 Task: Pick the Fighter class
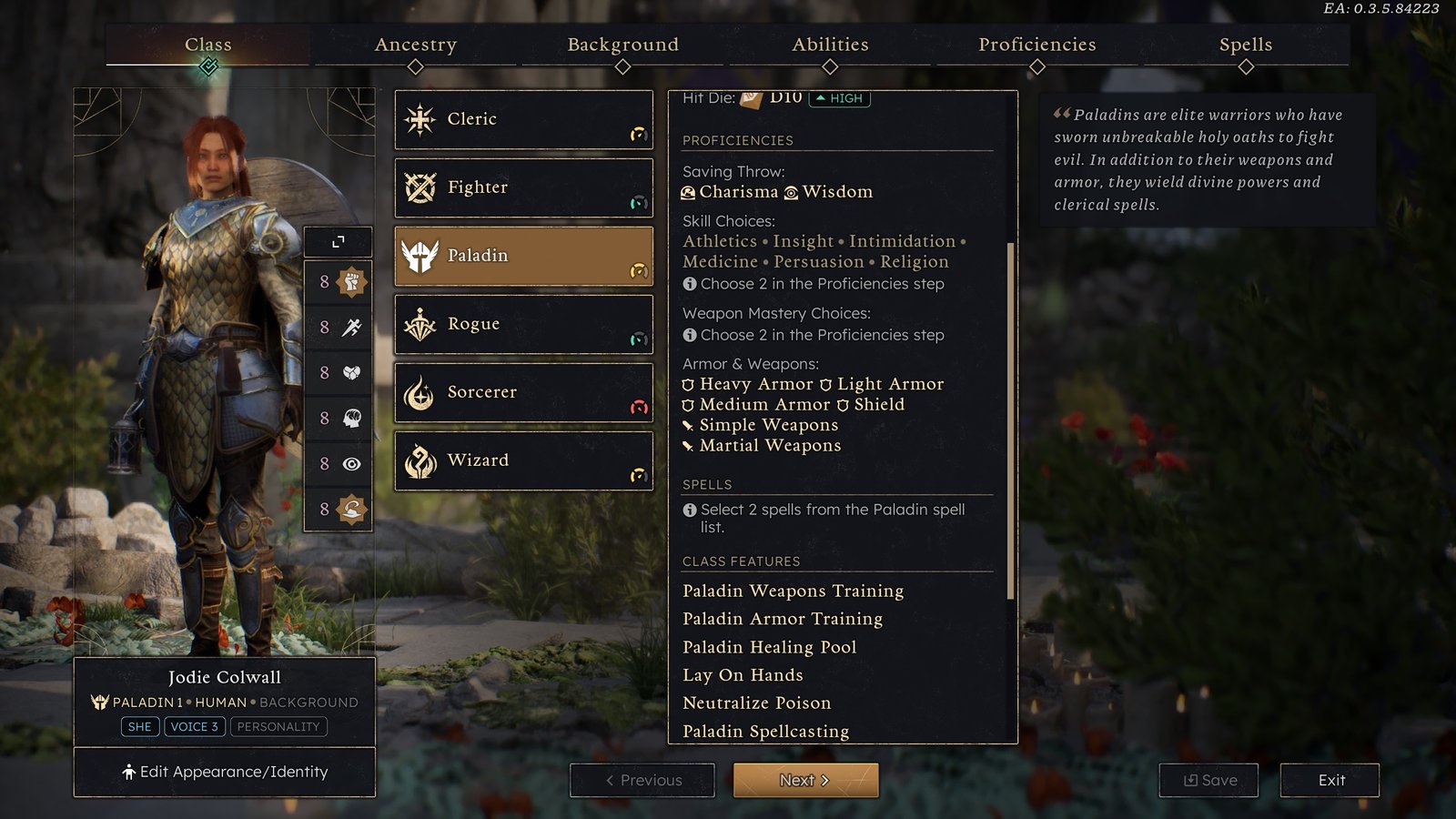tap(523, 187)
